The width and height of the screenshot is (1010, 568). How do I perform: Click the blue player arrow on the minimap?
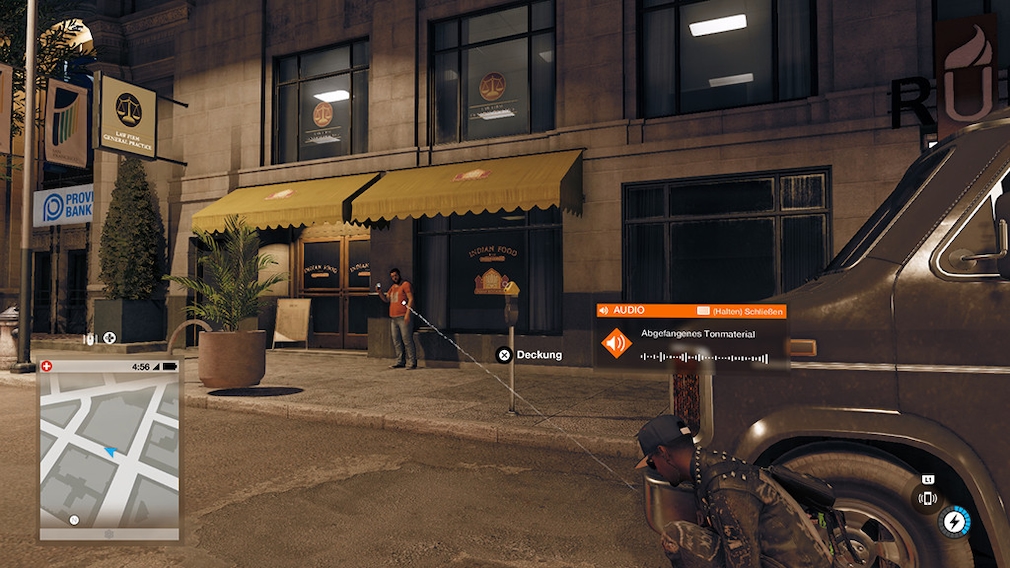pos(109,453)
